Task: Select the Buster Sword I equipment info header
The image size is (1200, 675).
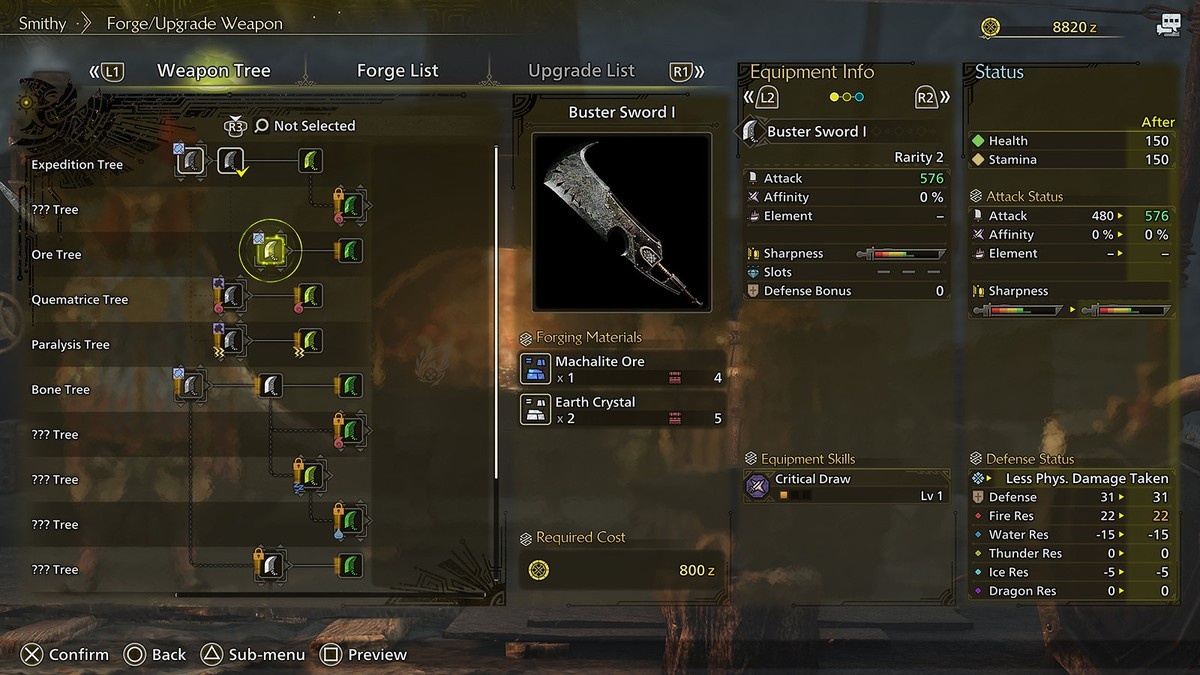Action: coord(816,132)
